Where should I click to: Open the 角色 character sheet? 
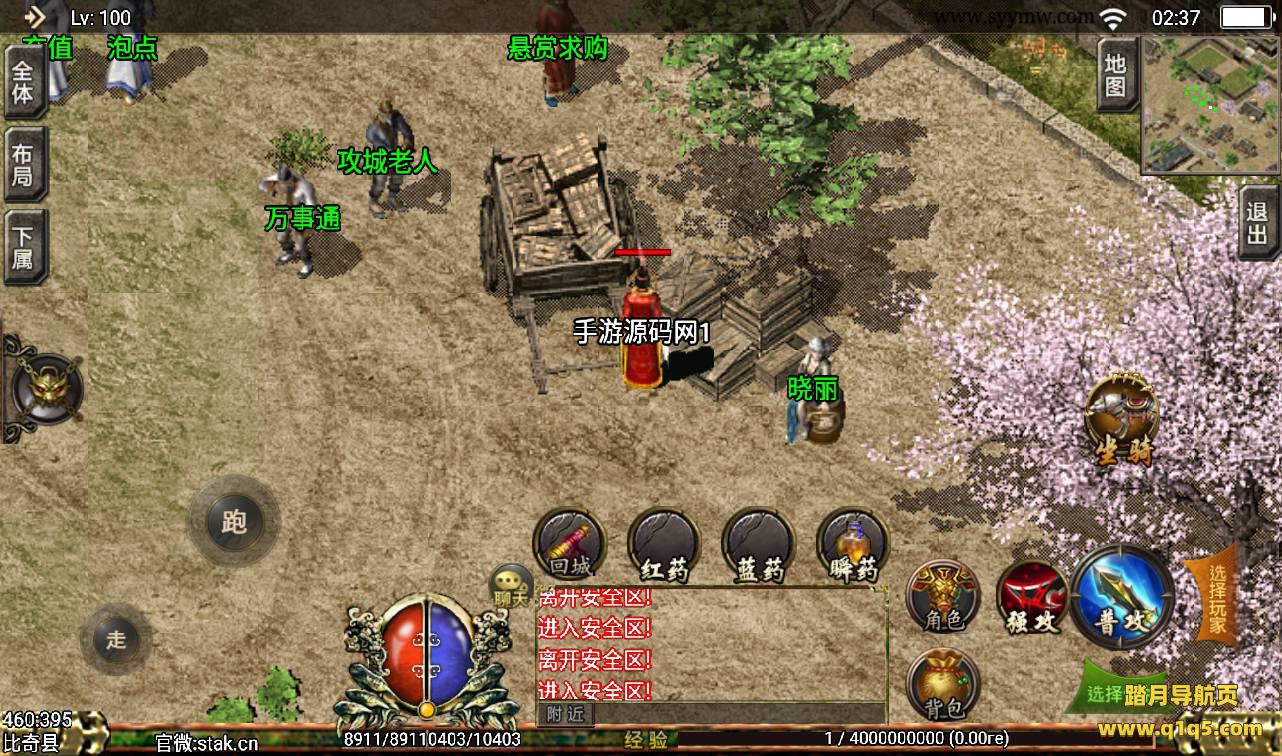coord(943,596)
